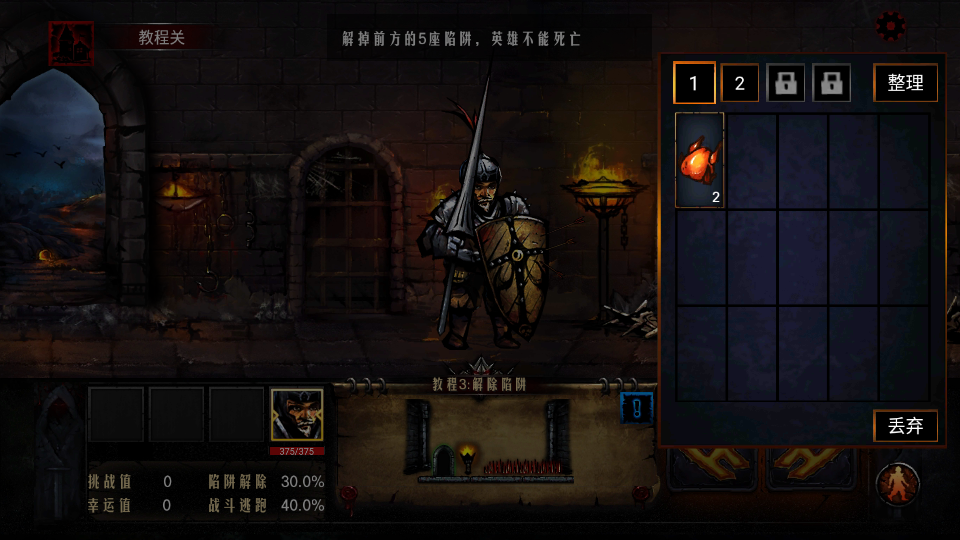Click the blue icon on the map scroll
The height and width of the screenshot is (540, 960).
[636, 407]
